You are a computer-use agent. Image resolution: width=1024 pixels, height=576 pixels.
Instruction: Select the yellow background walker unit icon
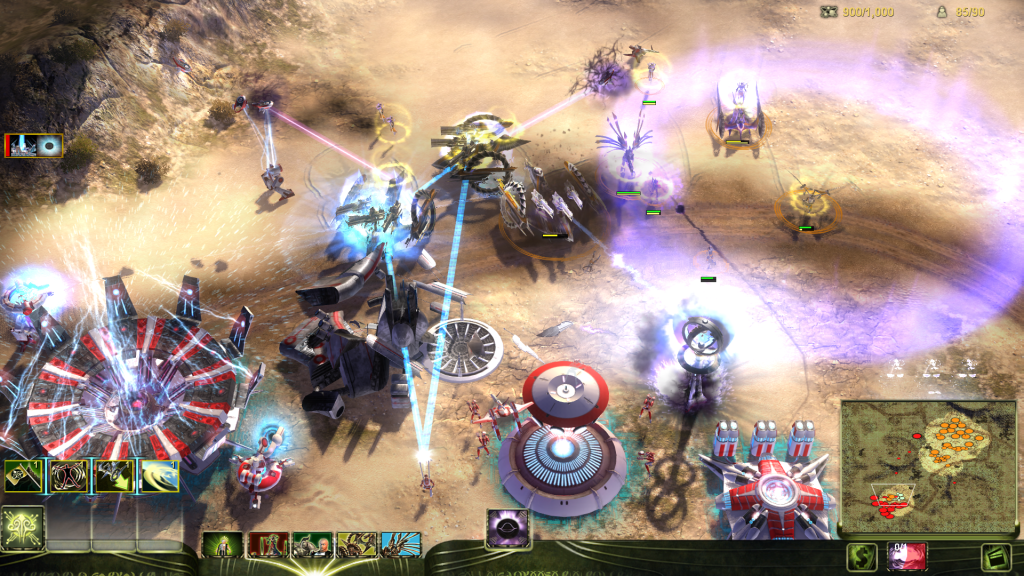(356, 545)
